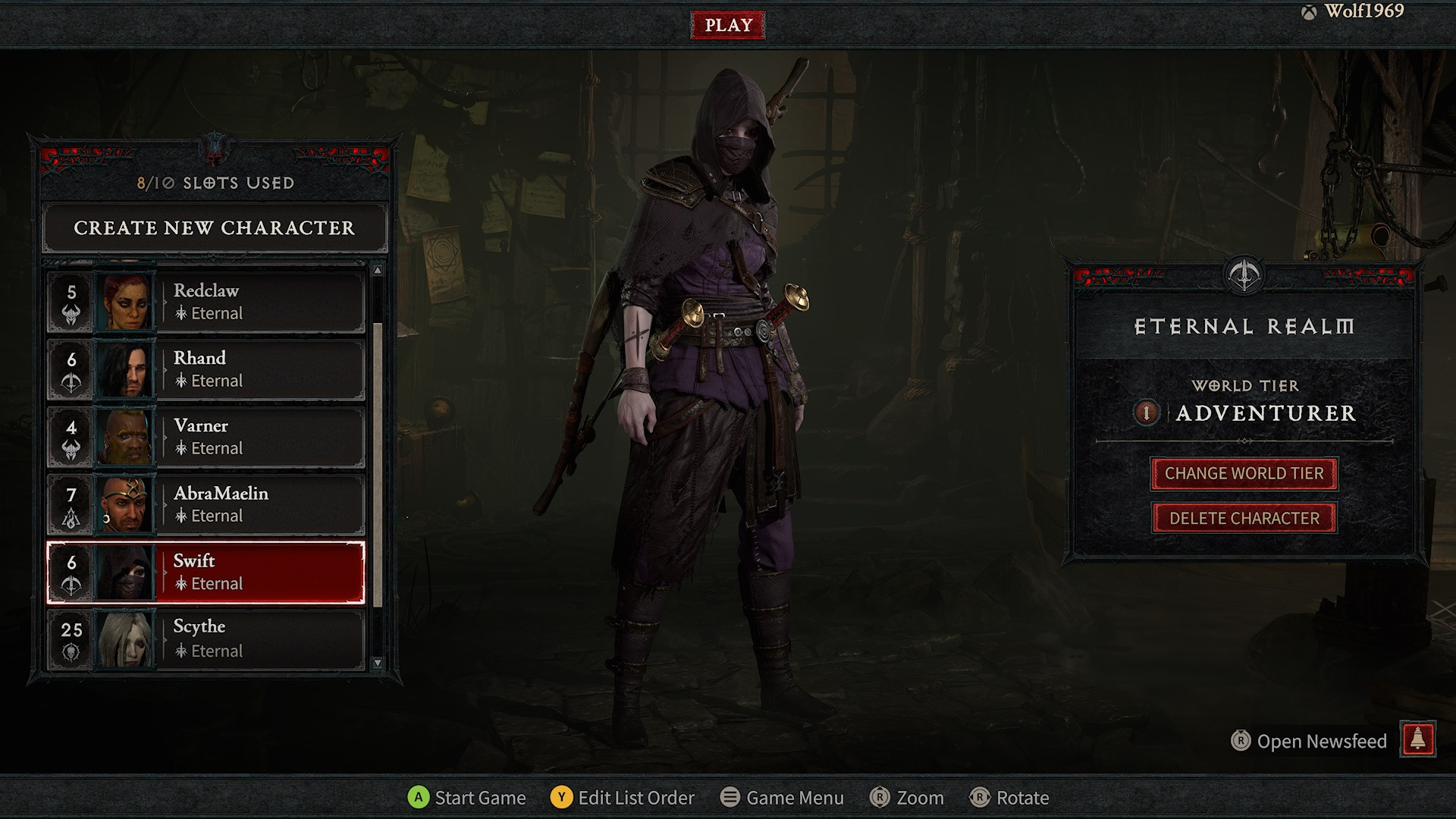
Task: Delete the selected character
Action: pos(1244,519)
